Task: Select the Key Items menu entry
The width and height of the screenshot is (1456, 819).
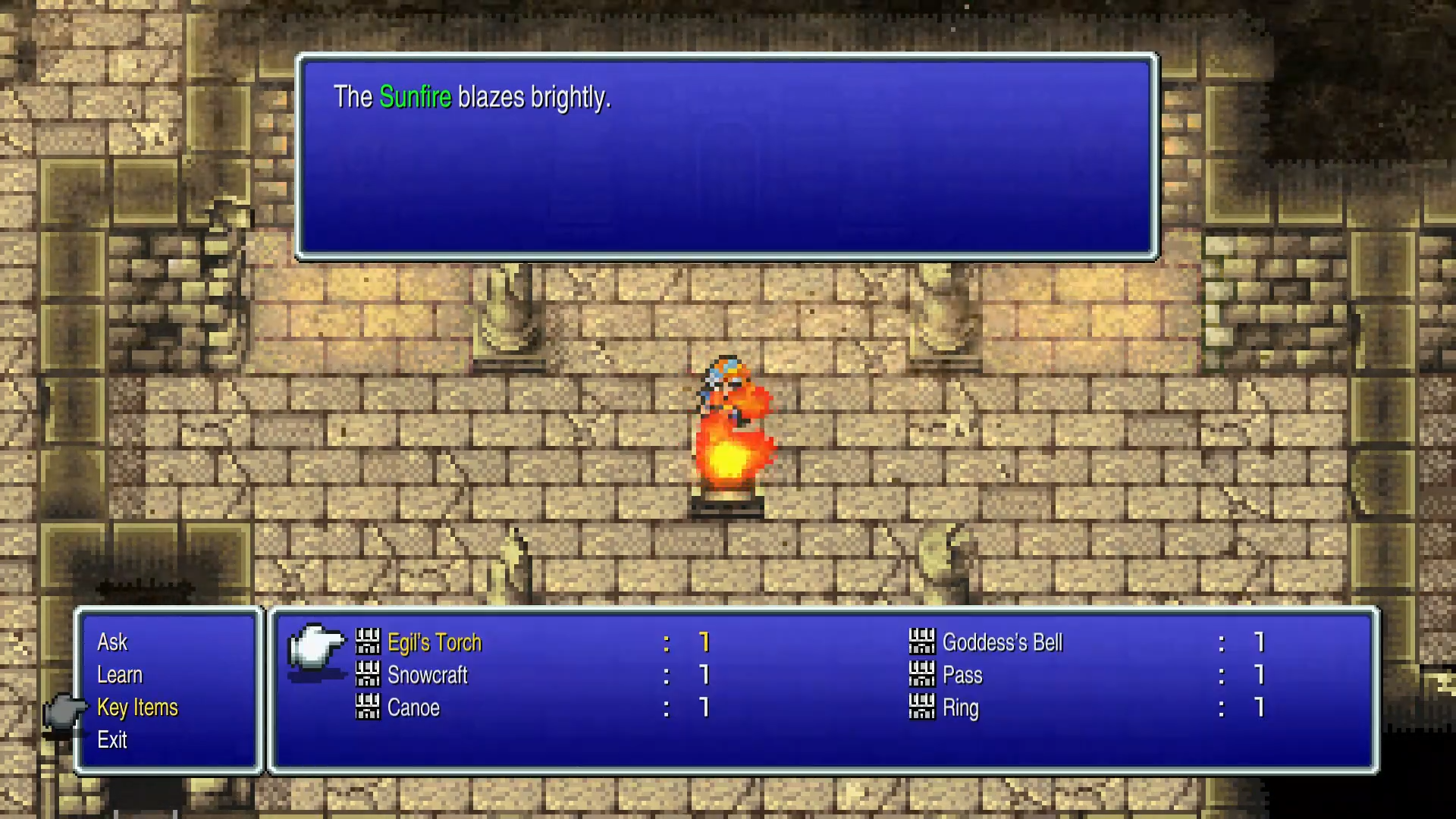Action: 138,708
